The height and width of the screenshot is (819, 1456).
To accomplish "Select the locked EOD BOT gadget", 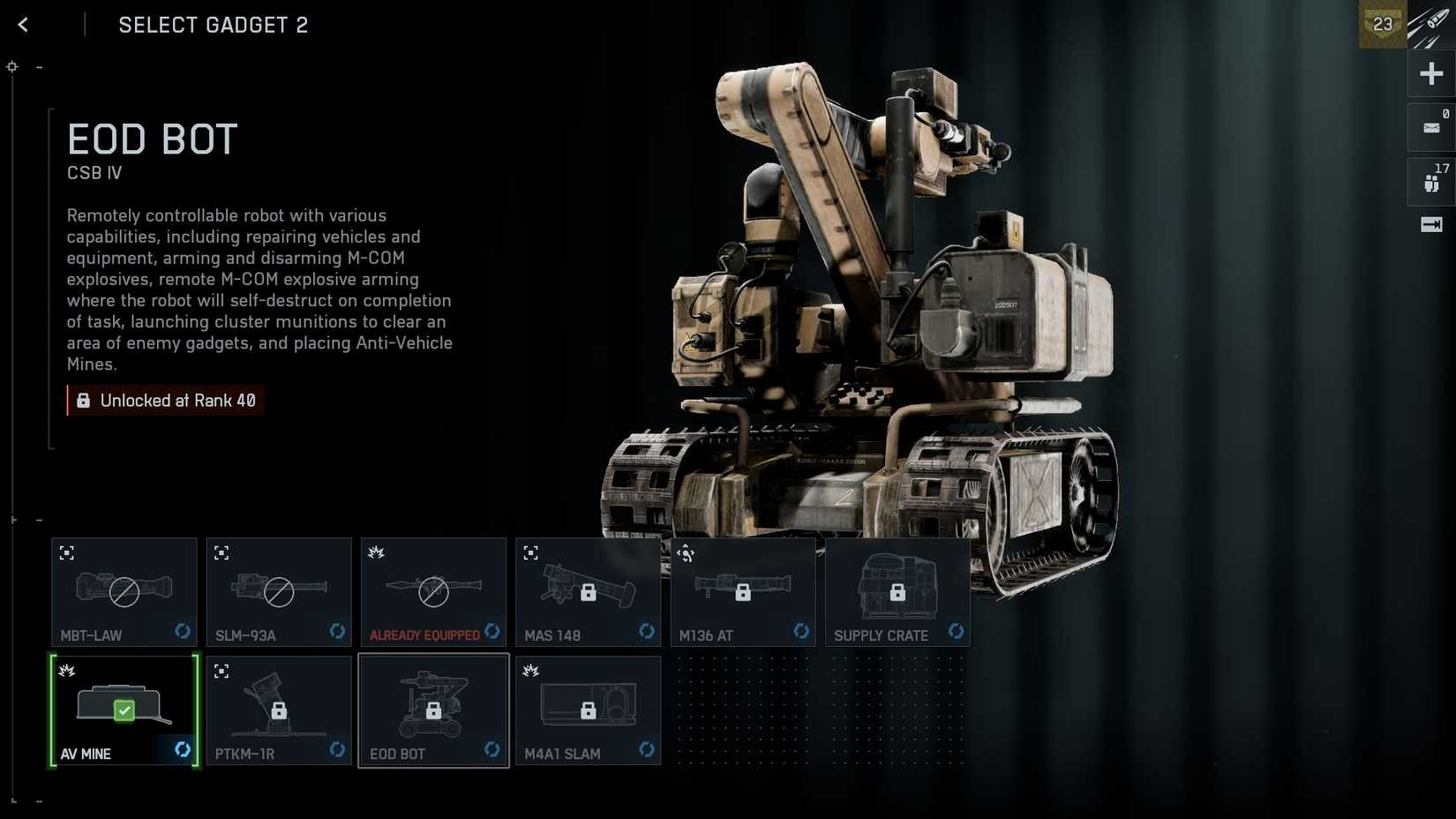I will pyautogui.click(x=433, y=710).
